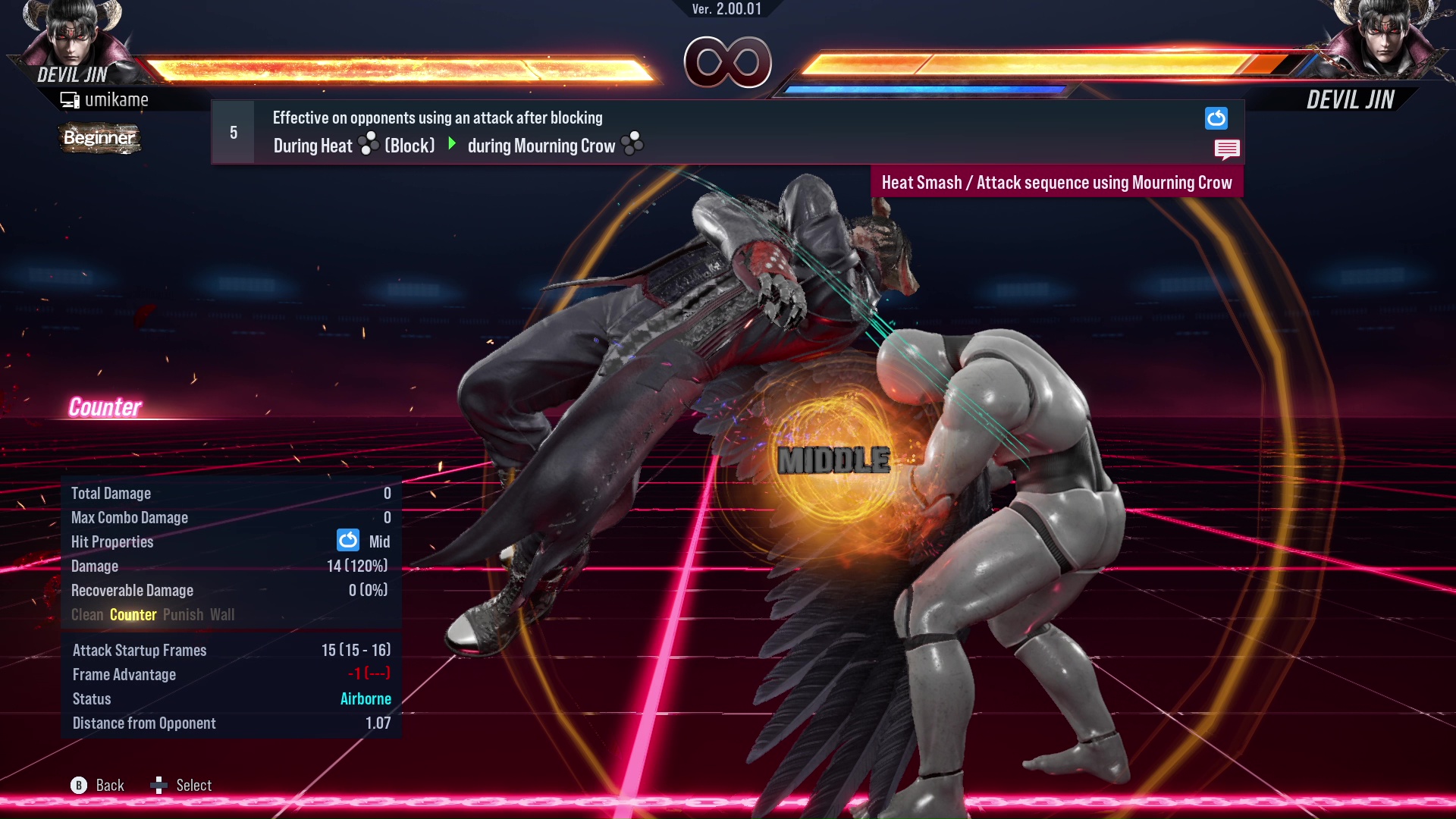
Task: Expand move number 5 in the list
Action: click(x=233, y=131)
